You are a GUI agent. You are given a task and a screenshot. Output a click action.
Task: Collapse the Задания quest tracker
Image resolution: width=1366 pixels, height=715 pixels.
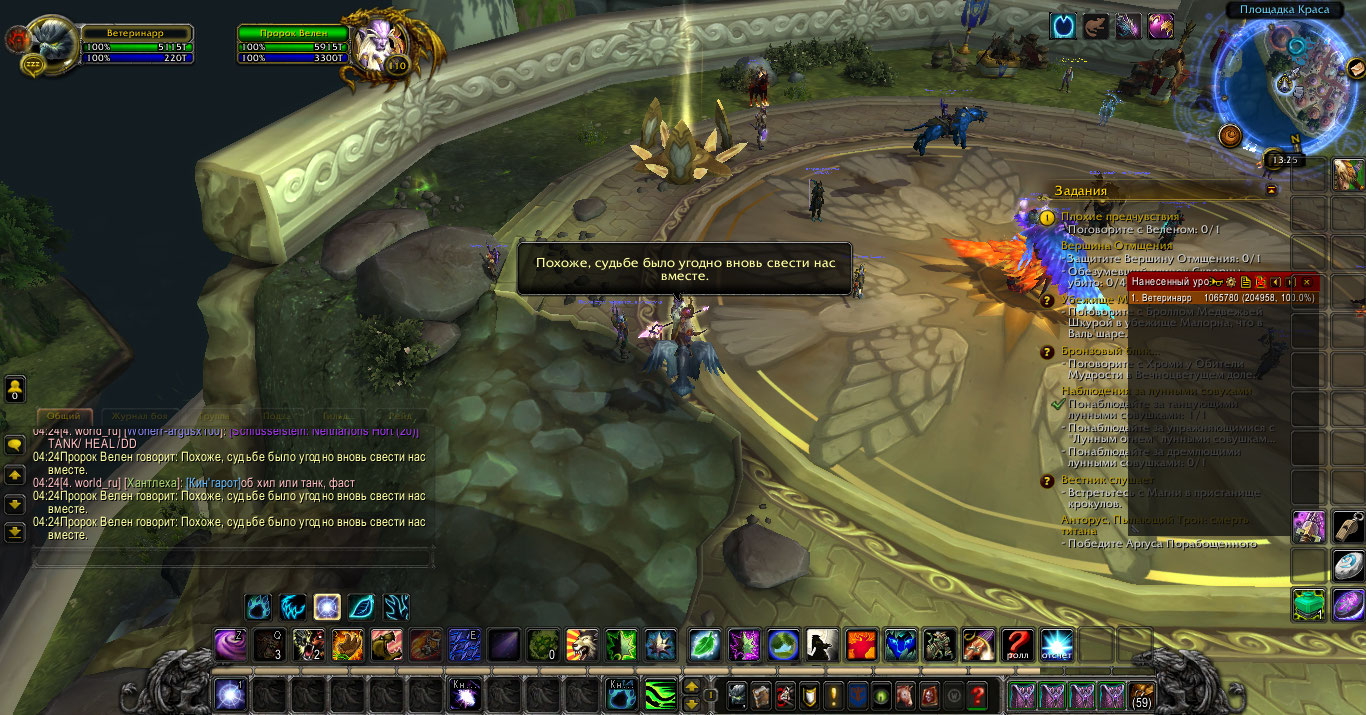point(1271,189)
